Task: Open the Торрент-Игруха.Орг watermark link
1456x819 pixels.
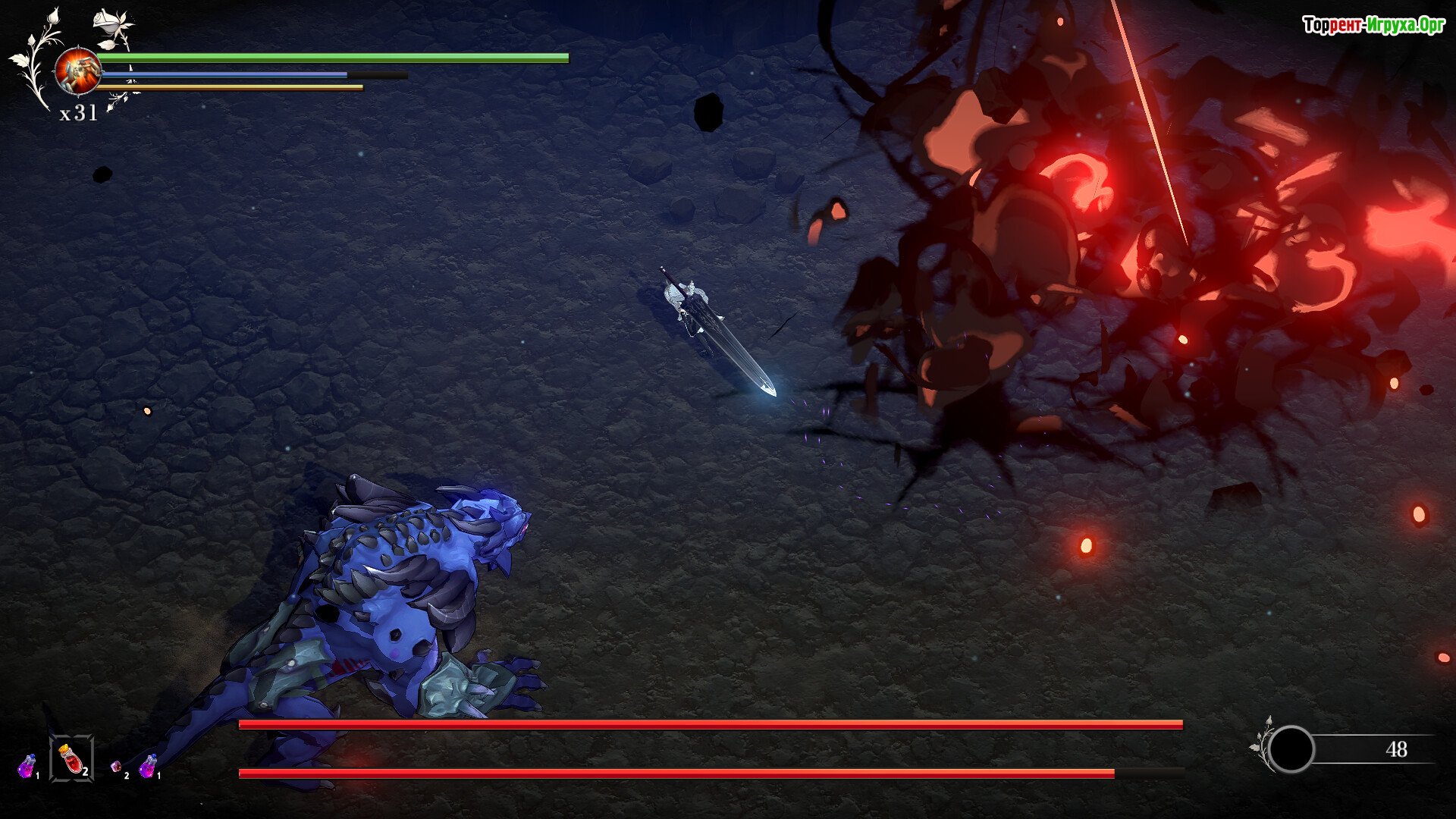Action: coord(1373,25)
